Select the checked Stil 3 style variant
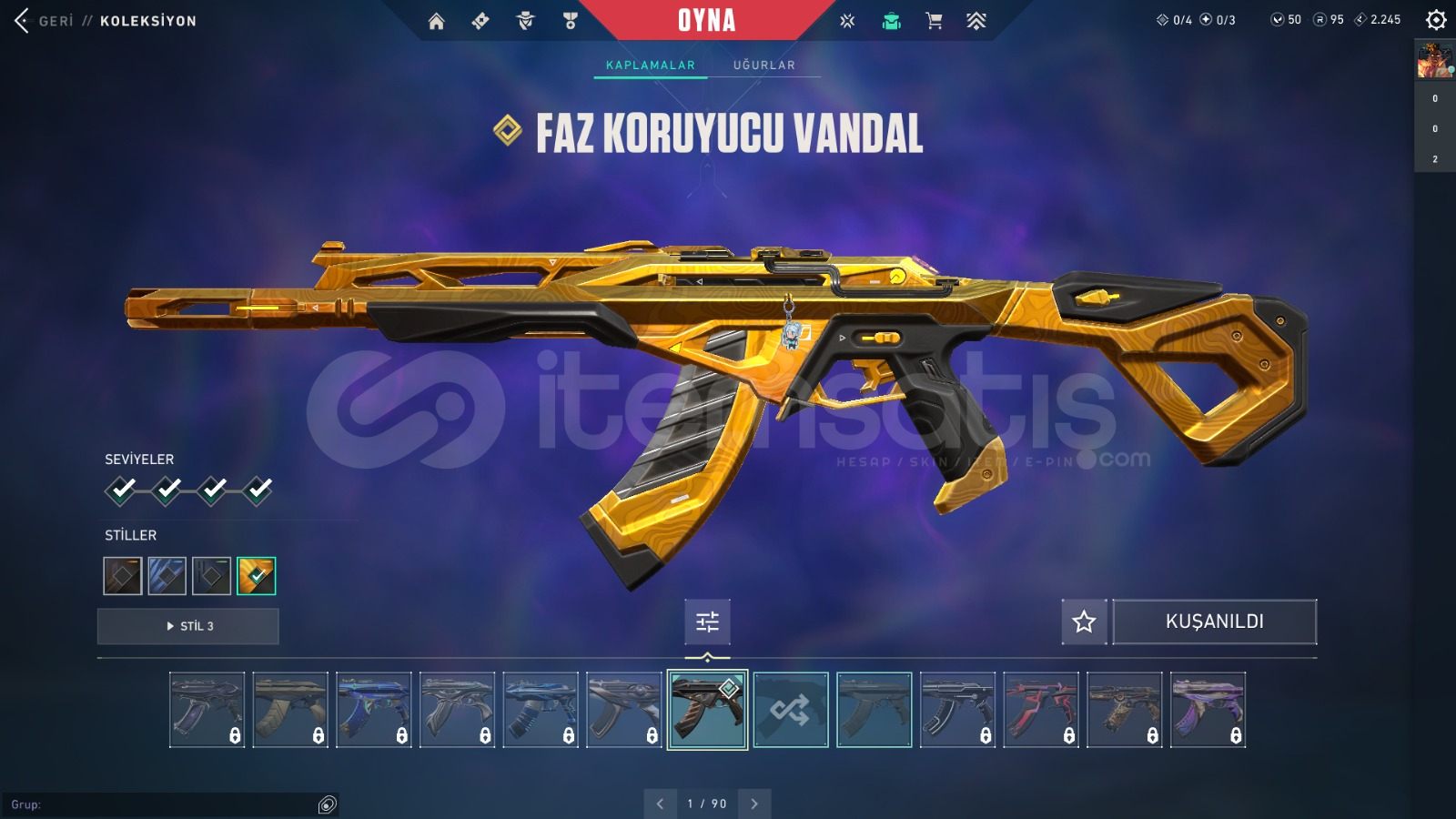Image resolution: width=1456 pixels, height=819 pixels. (x=258, y=575)
